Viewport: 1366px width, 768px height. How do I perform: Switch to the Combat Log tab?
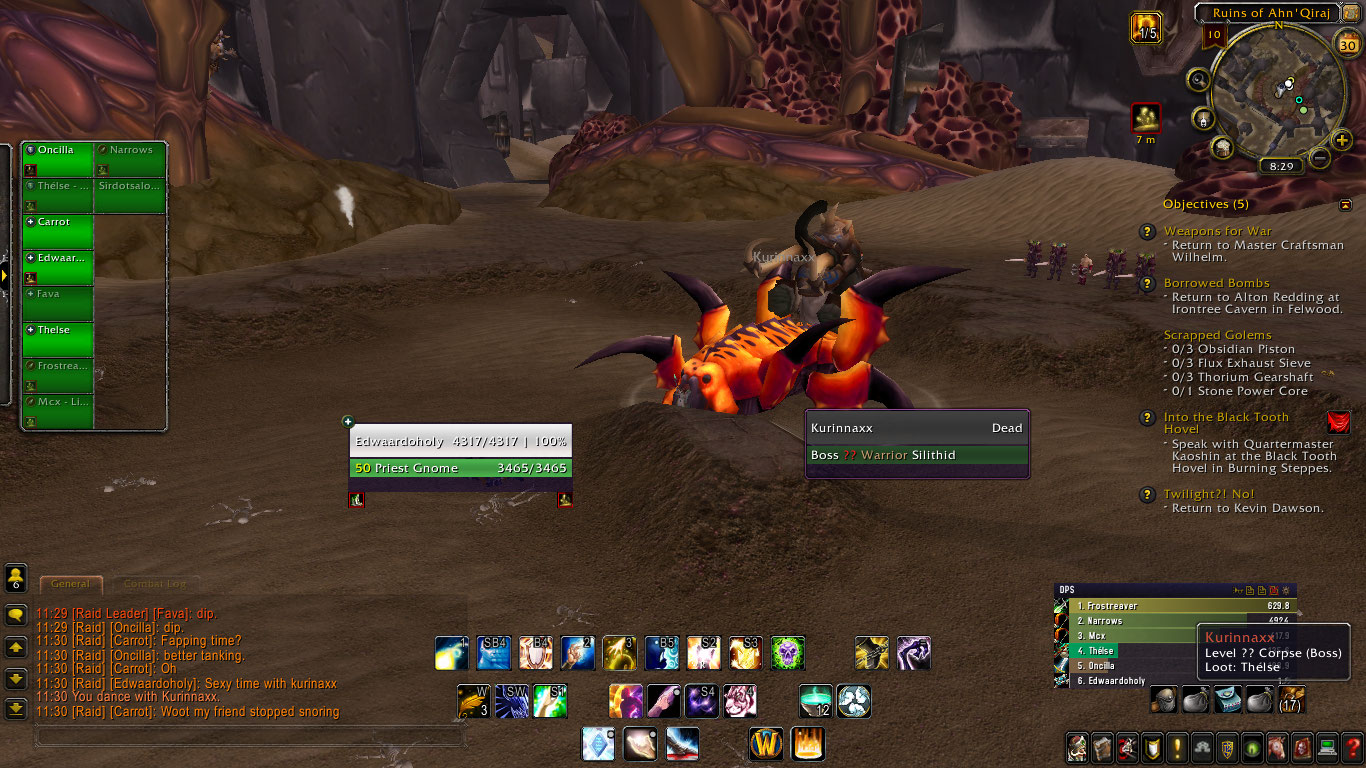(154, 583)
